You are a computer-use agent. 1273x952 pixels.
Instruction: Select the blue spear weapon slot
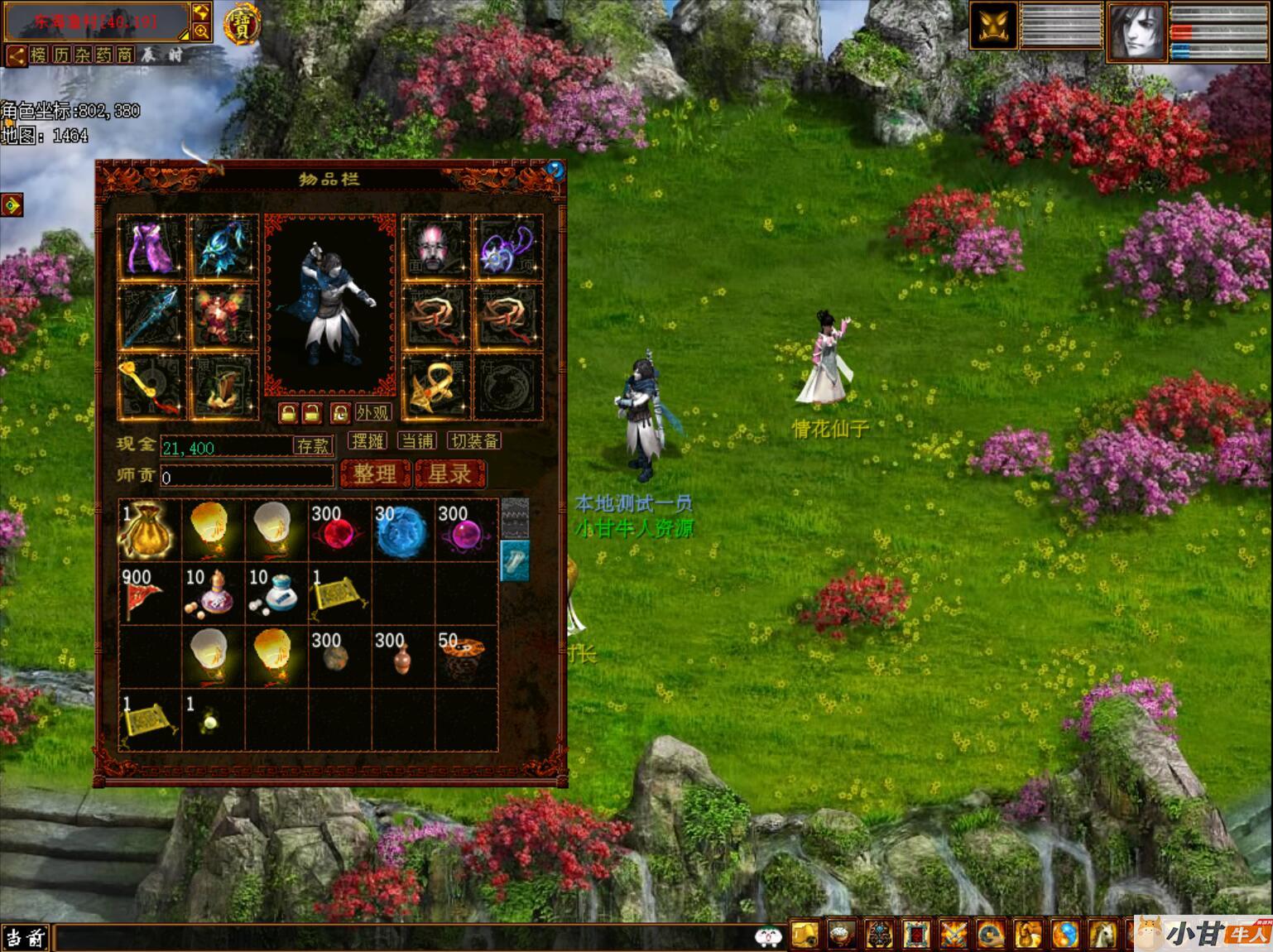152,317
